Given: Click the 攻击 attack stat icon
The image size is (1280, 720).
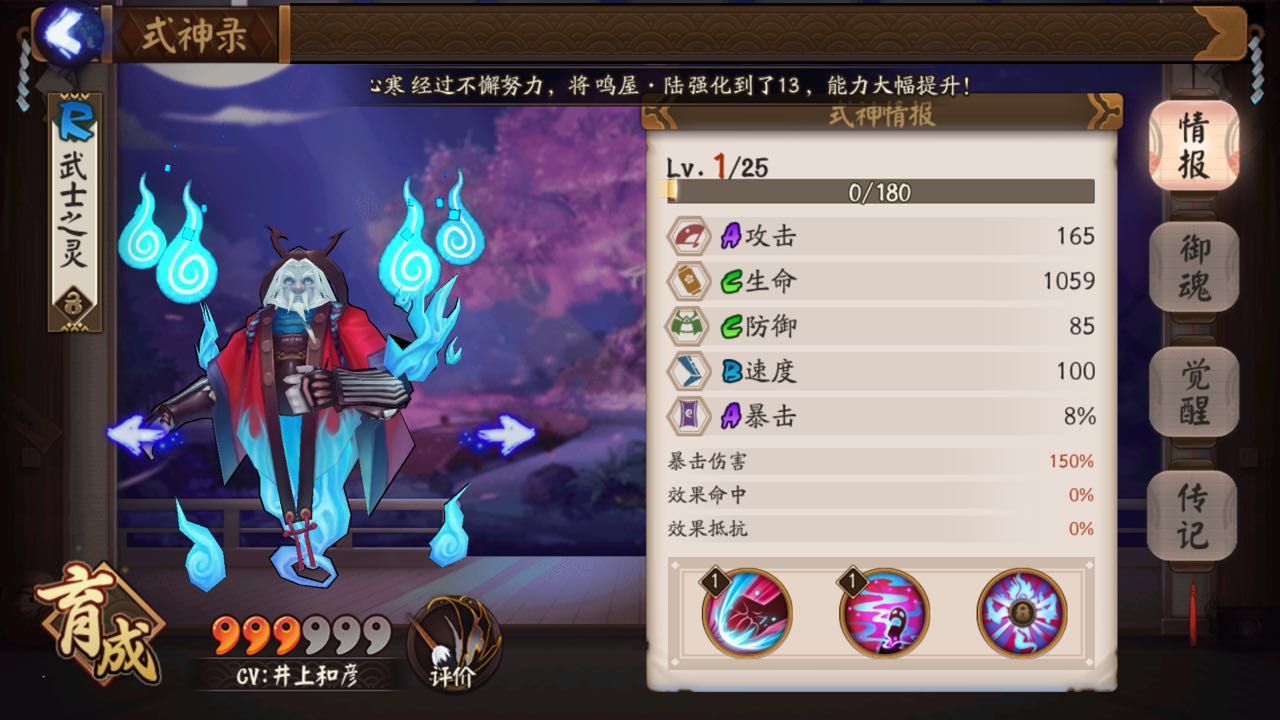Looking at the screenshot, I should [x=686, y=236].
